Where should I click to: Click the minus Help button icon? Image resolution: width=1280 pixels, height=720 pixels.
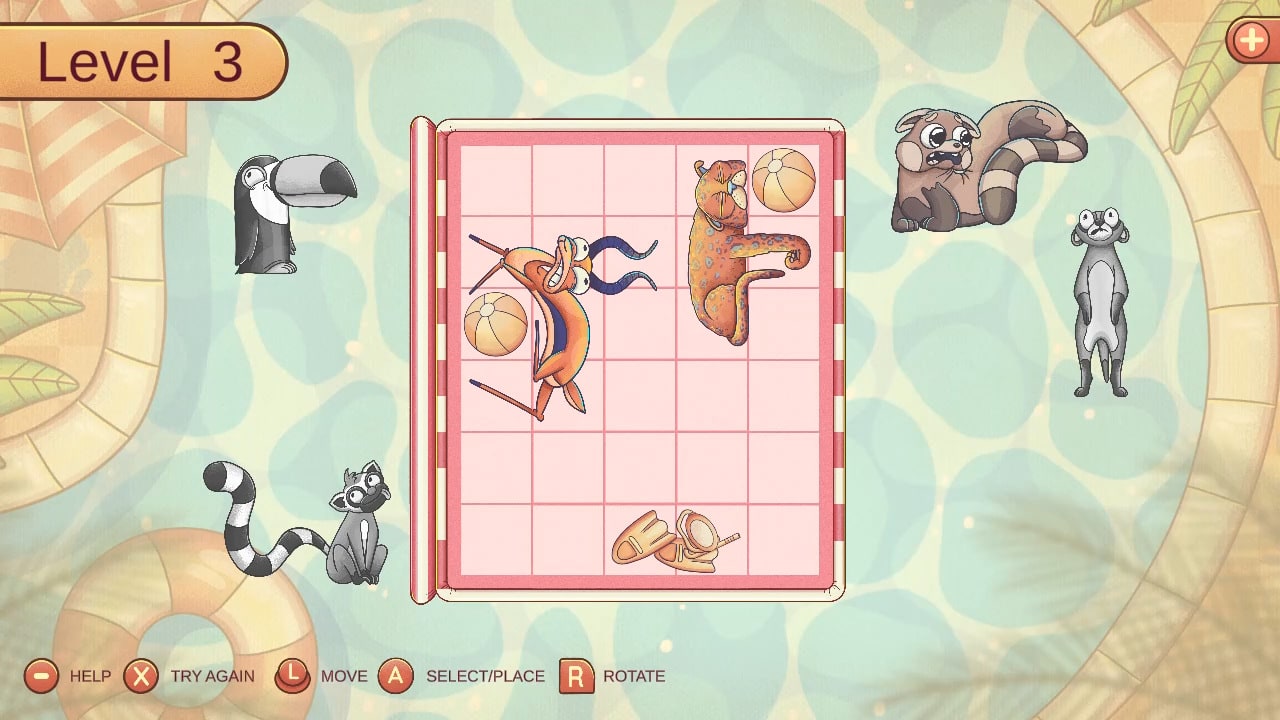tap(40, 676)
